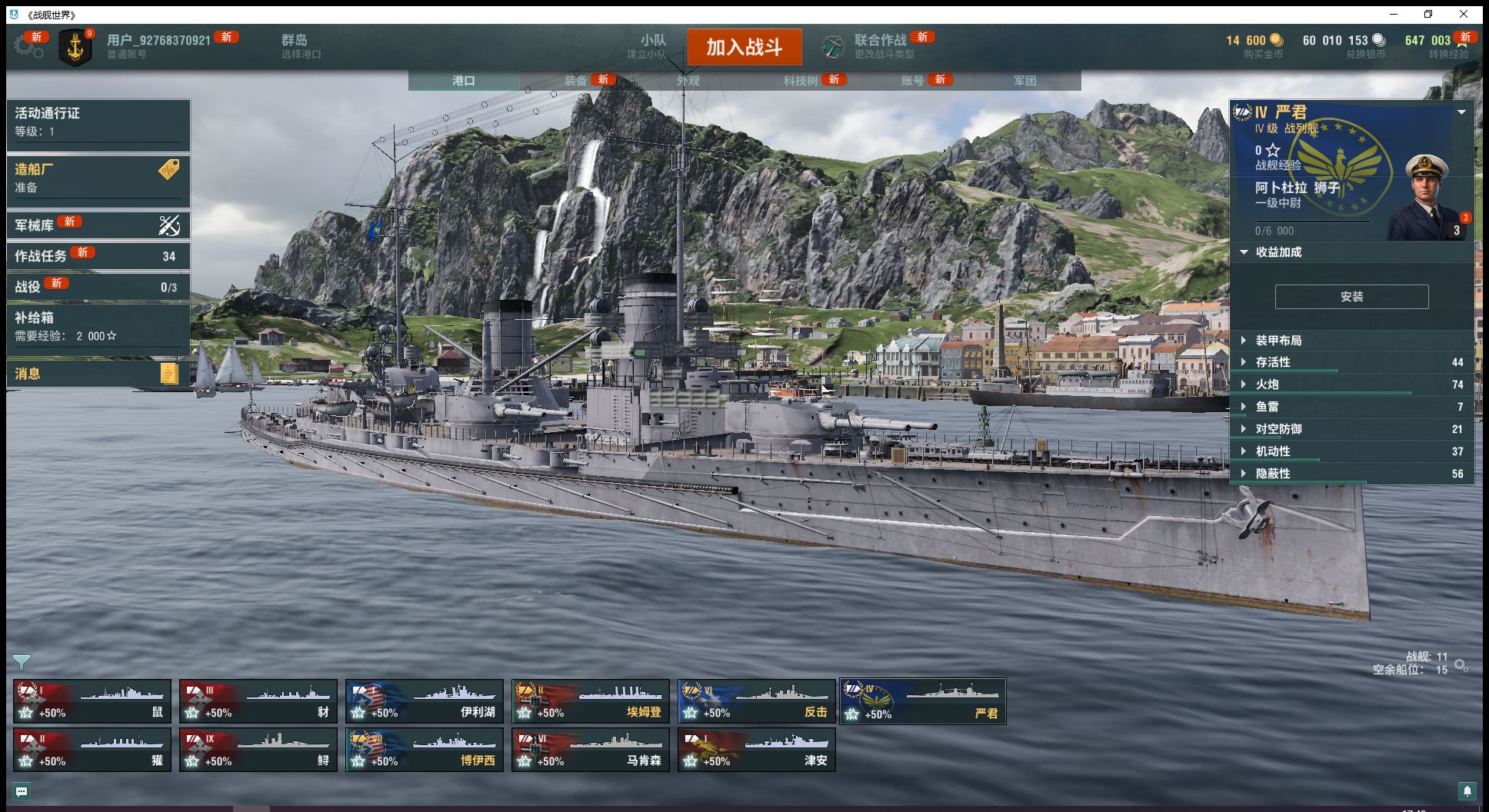
Task: Open the 军械库 armory
Action: [98, 225]
